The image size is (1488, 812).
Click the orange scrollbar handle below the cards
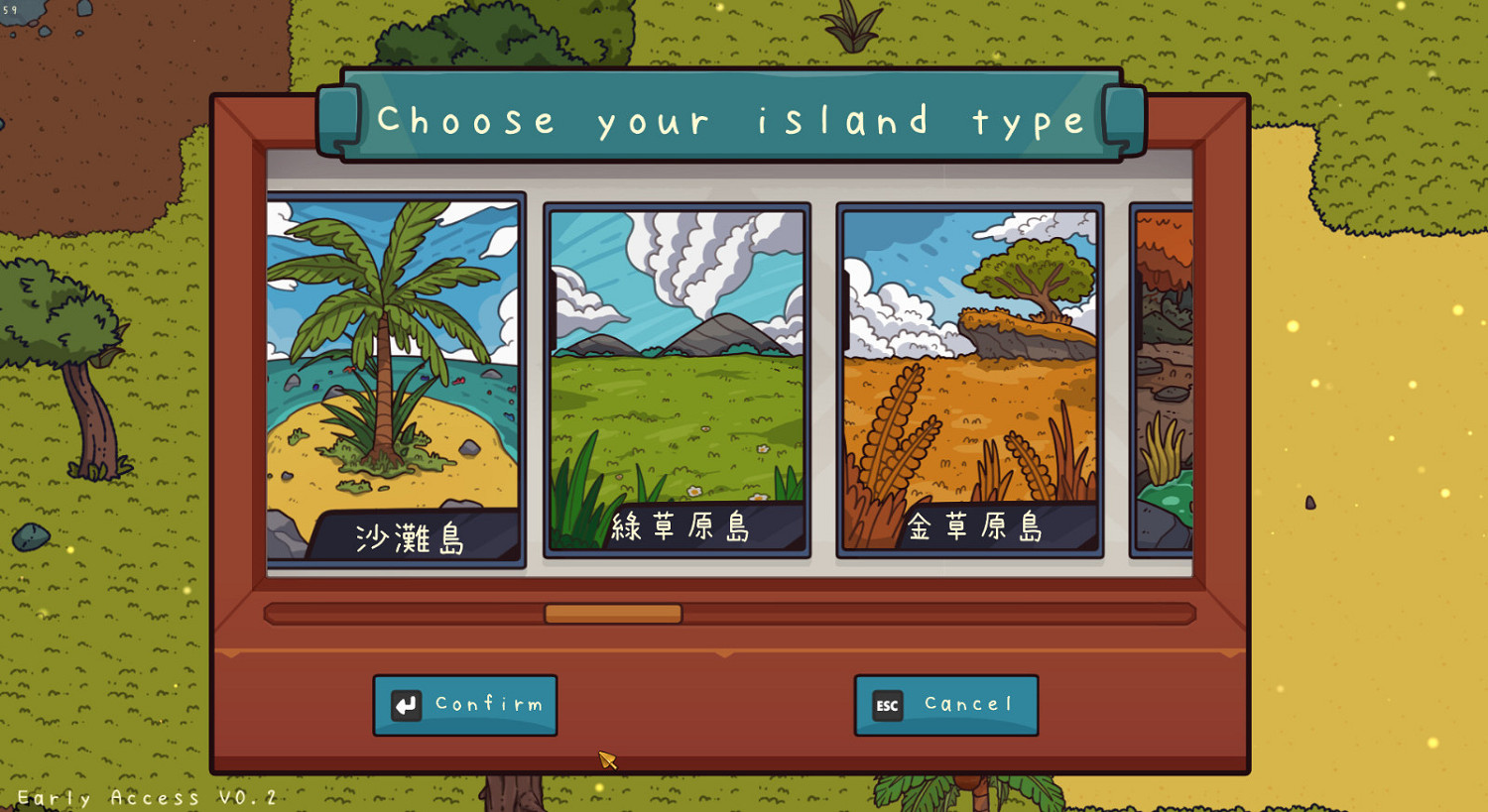pos(615,614)
